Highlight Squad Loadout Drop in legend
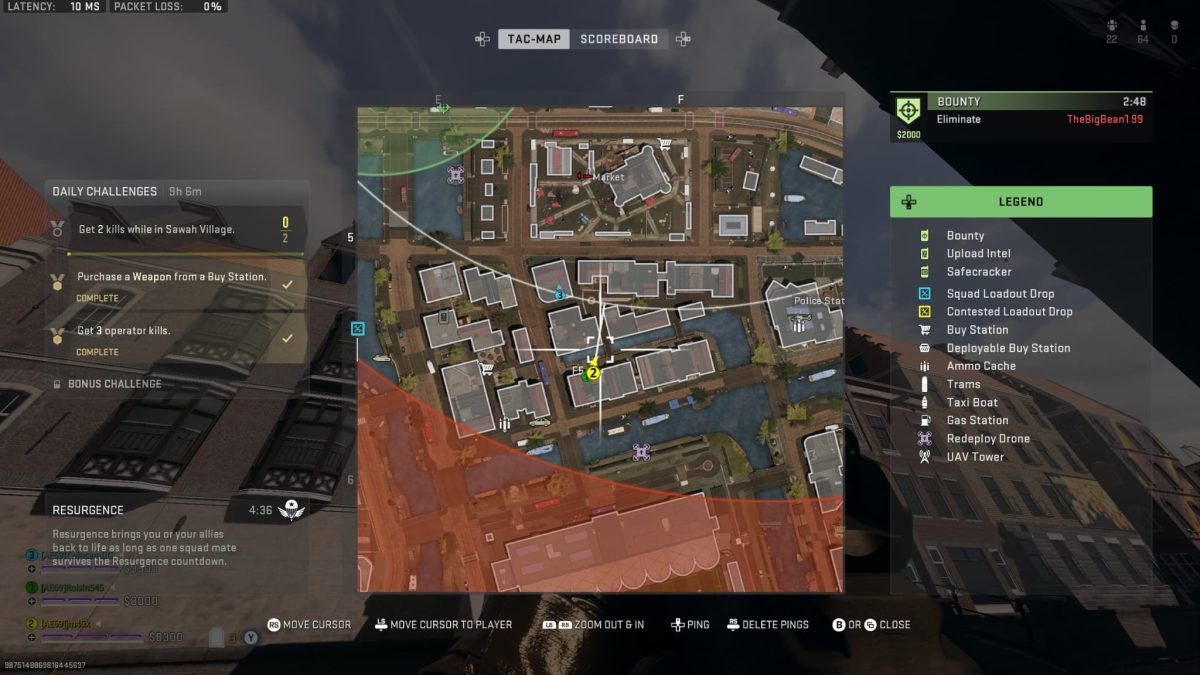 click(1000, 294)
